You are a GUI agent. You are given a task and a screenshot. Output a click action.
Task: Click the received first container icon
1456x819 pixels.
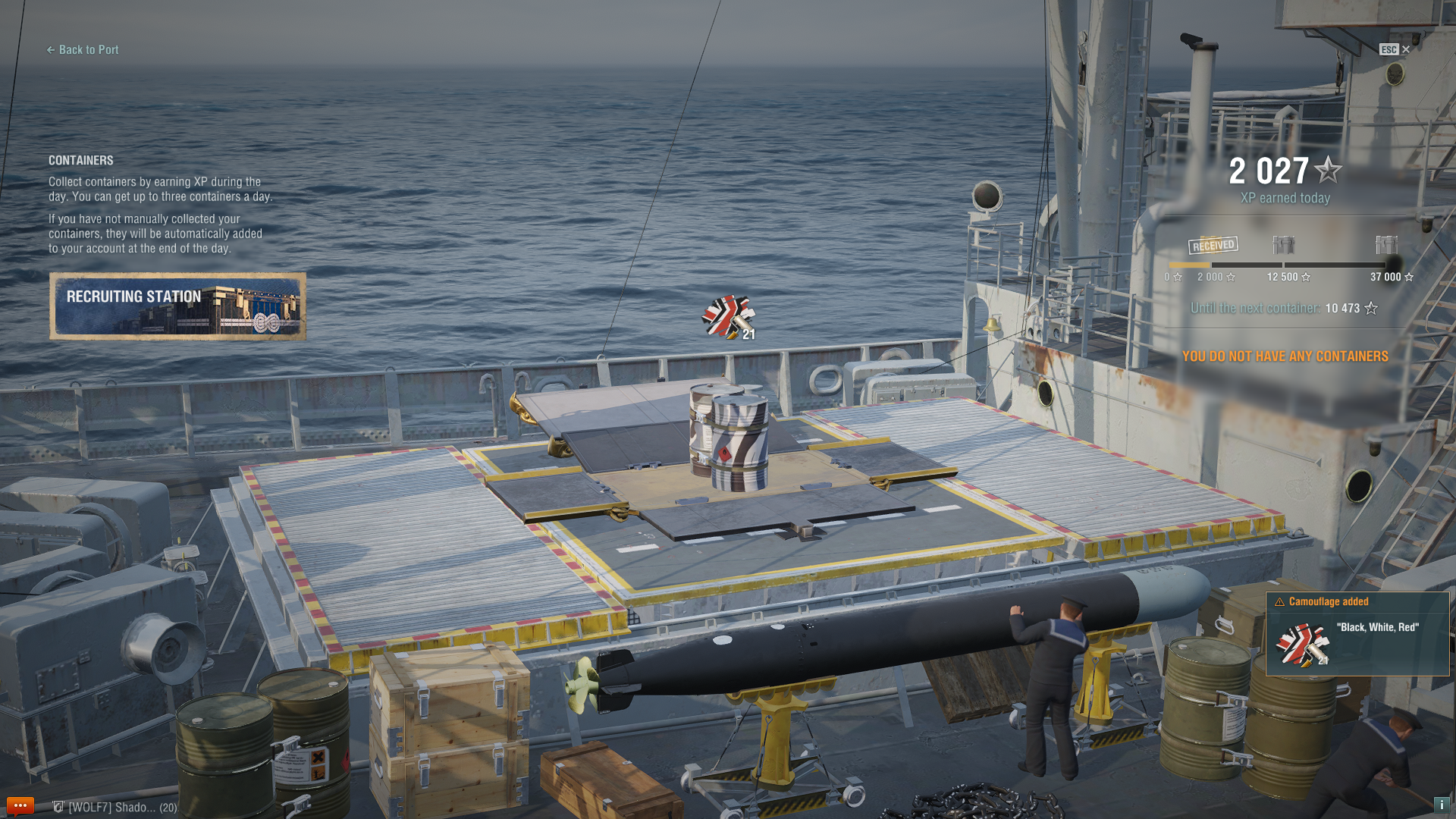1213,245
